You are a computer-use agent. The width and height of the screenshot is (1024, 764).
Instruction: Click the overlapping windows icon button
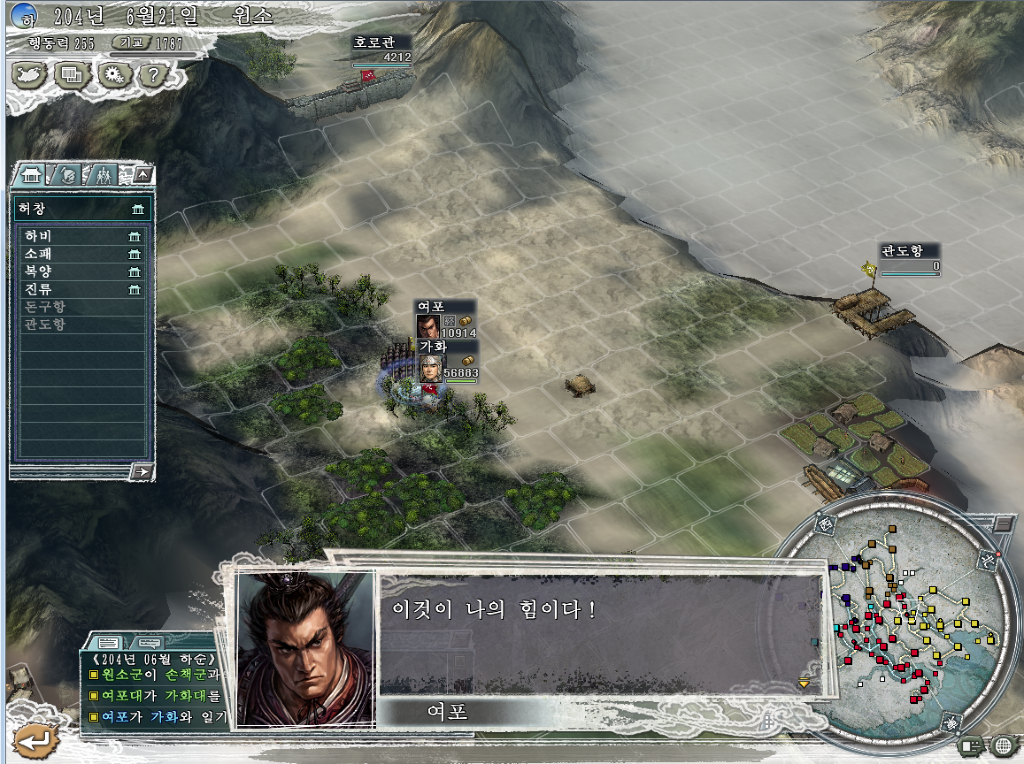tap(71, 74)
